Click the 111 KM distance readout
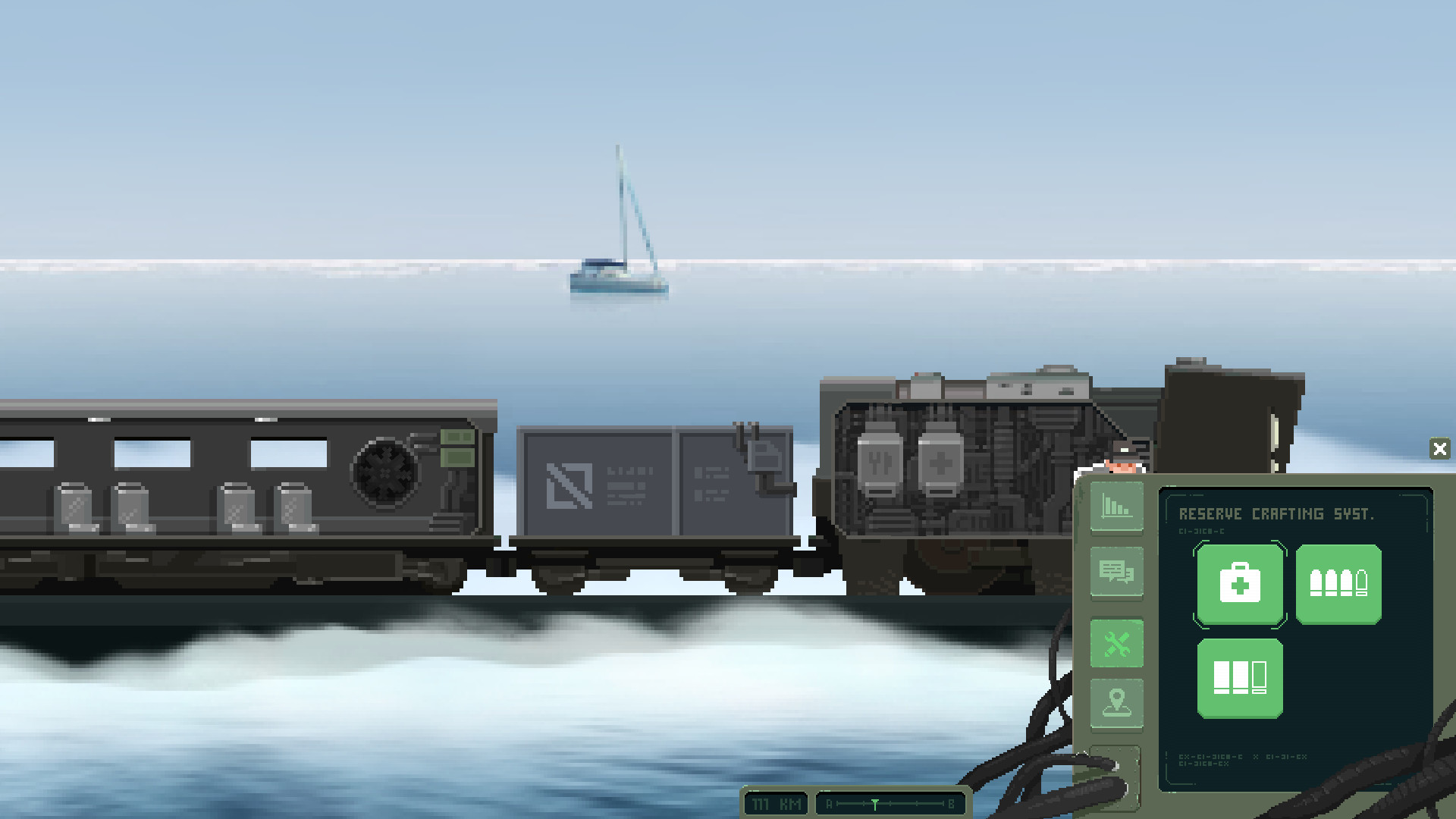 [775, 805]
